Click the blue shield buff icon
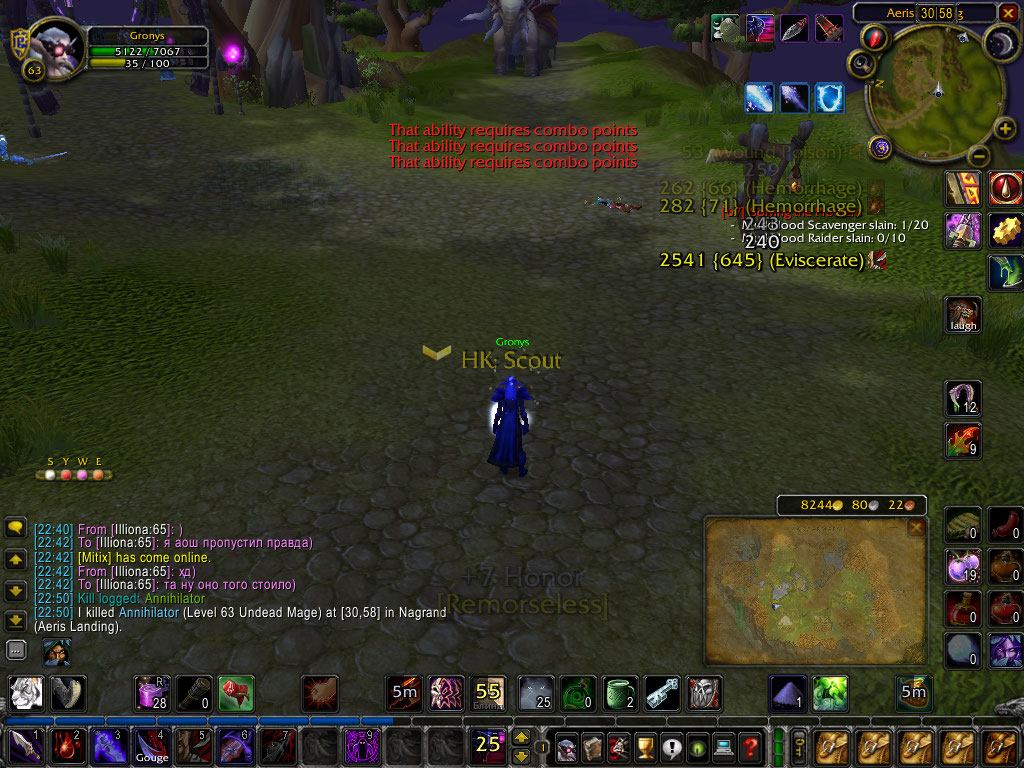Screen dimensions: 1024x768 point(829,98)
